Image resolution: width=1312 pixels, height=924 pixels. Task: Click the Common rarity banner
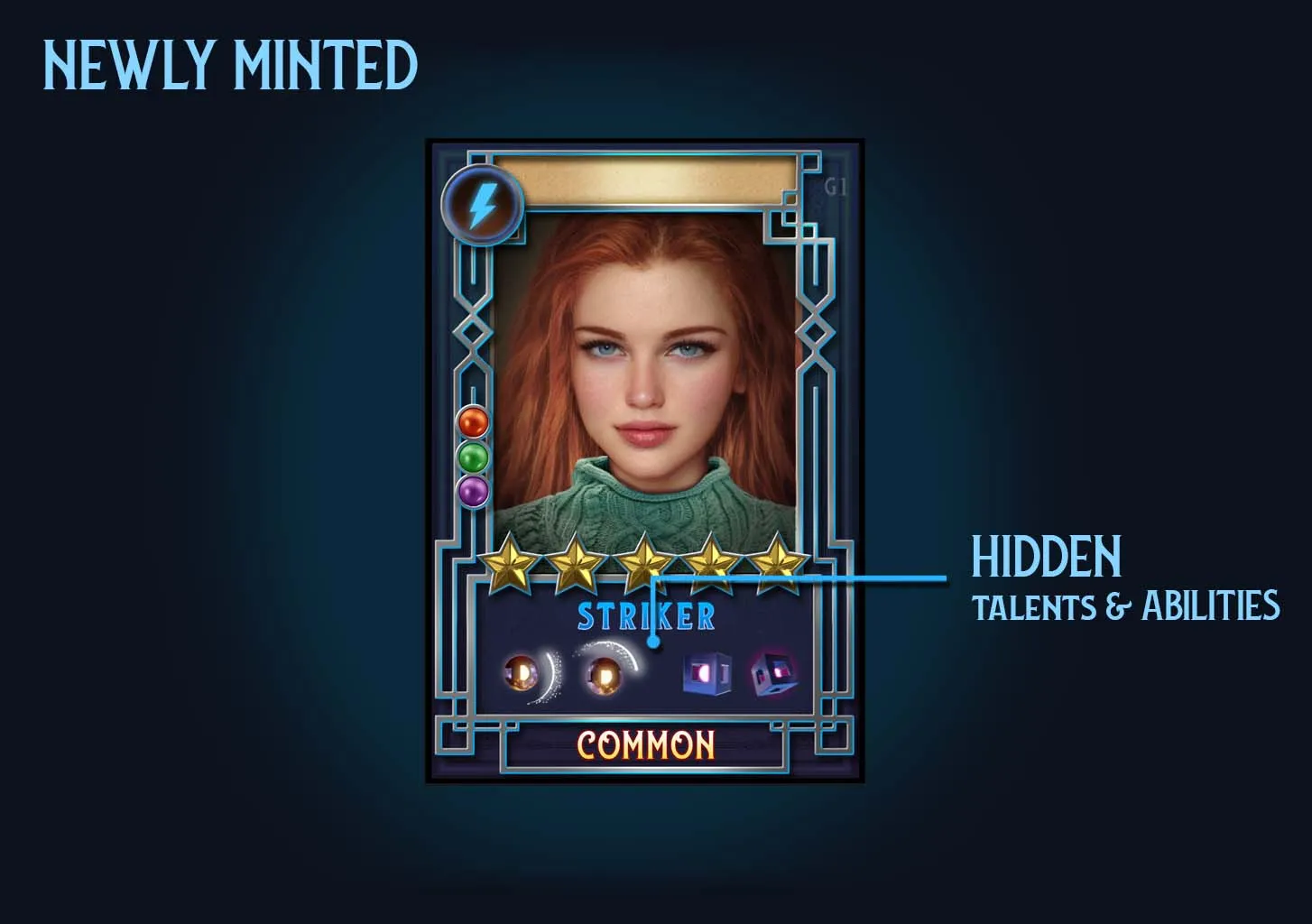click(645, 745)
